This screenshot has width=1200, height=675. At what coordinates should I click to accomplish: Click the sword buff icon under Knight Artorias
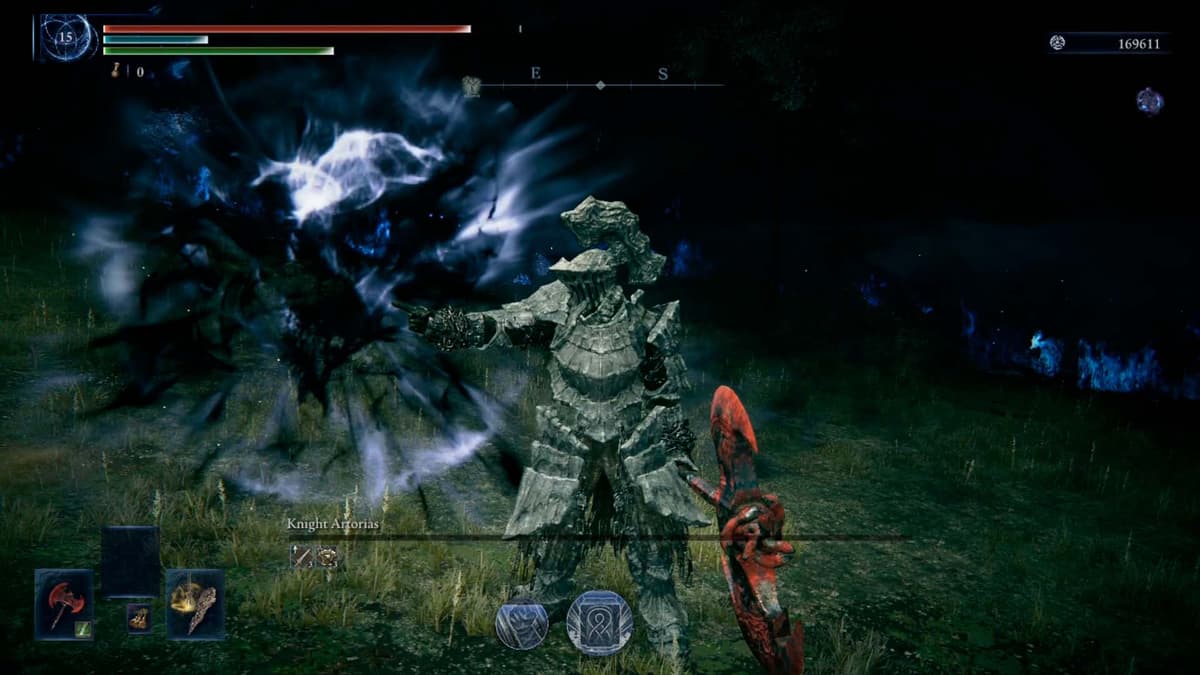(x=301, y=556)
